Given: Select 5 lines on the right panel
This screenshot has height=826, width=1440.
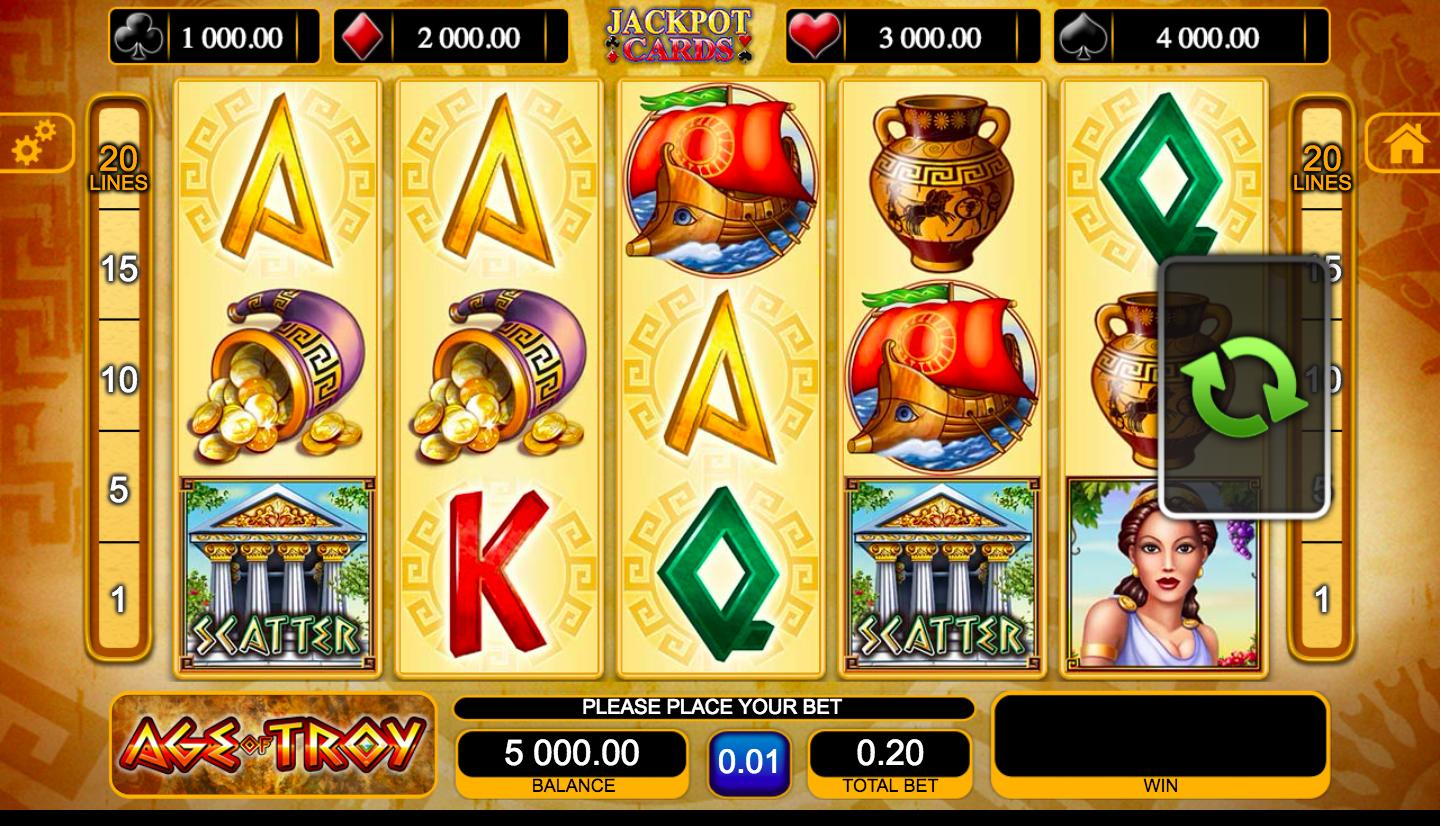Looking at the screenshot, I should (1322, 490).
